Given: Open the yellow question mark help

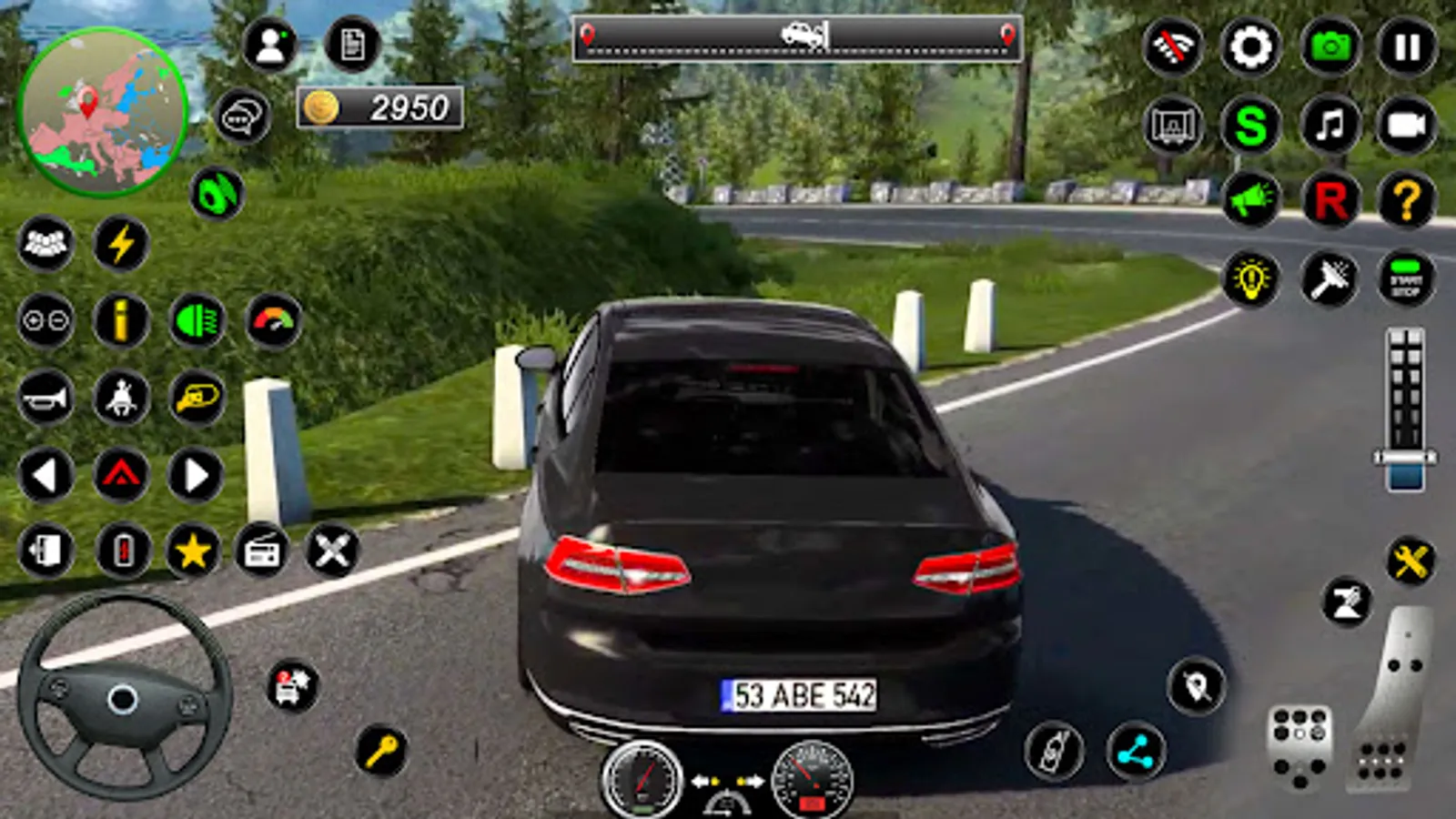Looking at the screenshot, I should click(1407, 200).
